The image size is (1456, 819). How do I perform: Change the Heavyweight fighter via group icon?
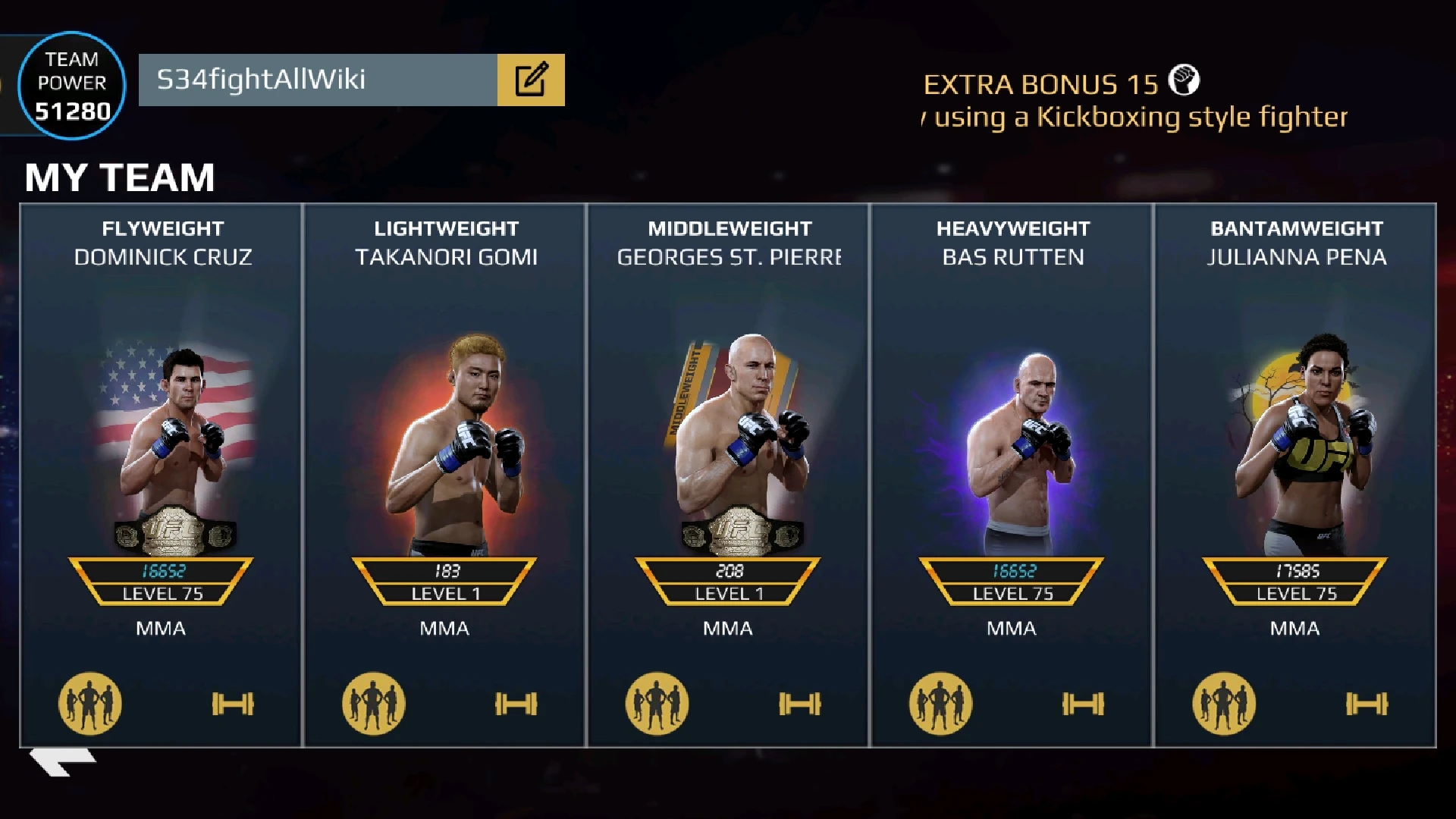(x=941, y=704)
